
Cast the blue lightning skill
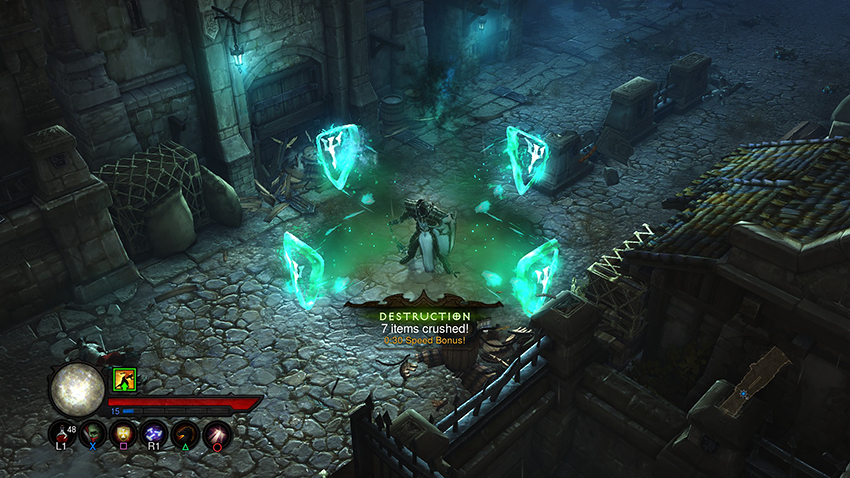(155, 433)
